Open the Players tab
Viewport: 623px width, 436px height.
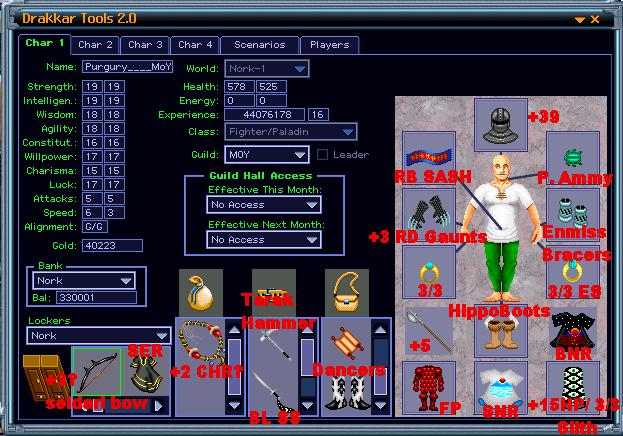click(329, 44)
